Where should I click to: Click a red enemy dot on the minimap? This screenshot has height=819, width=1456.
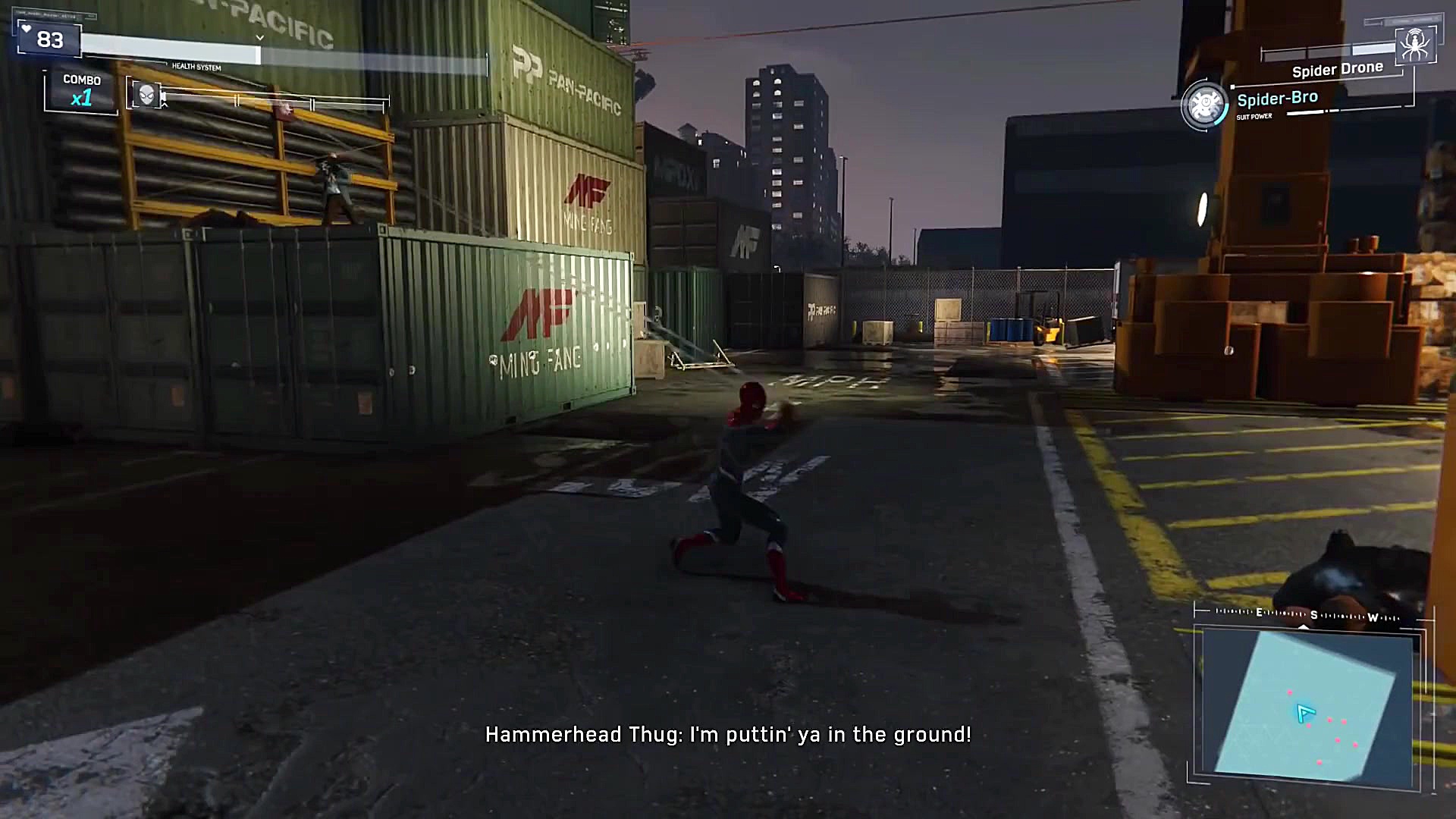click(1329, 720)
